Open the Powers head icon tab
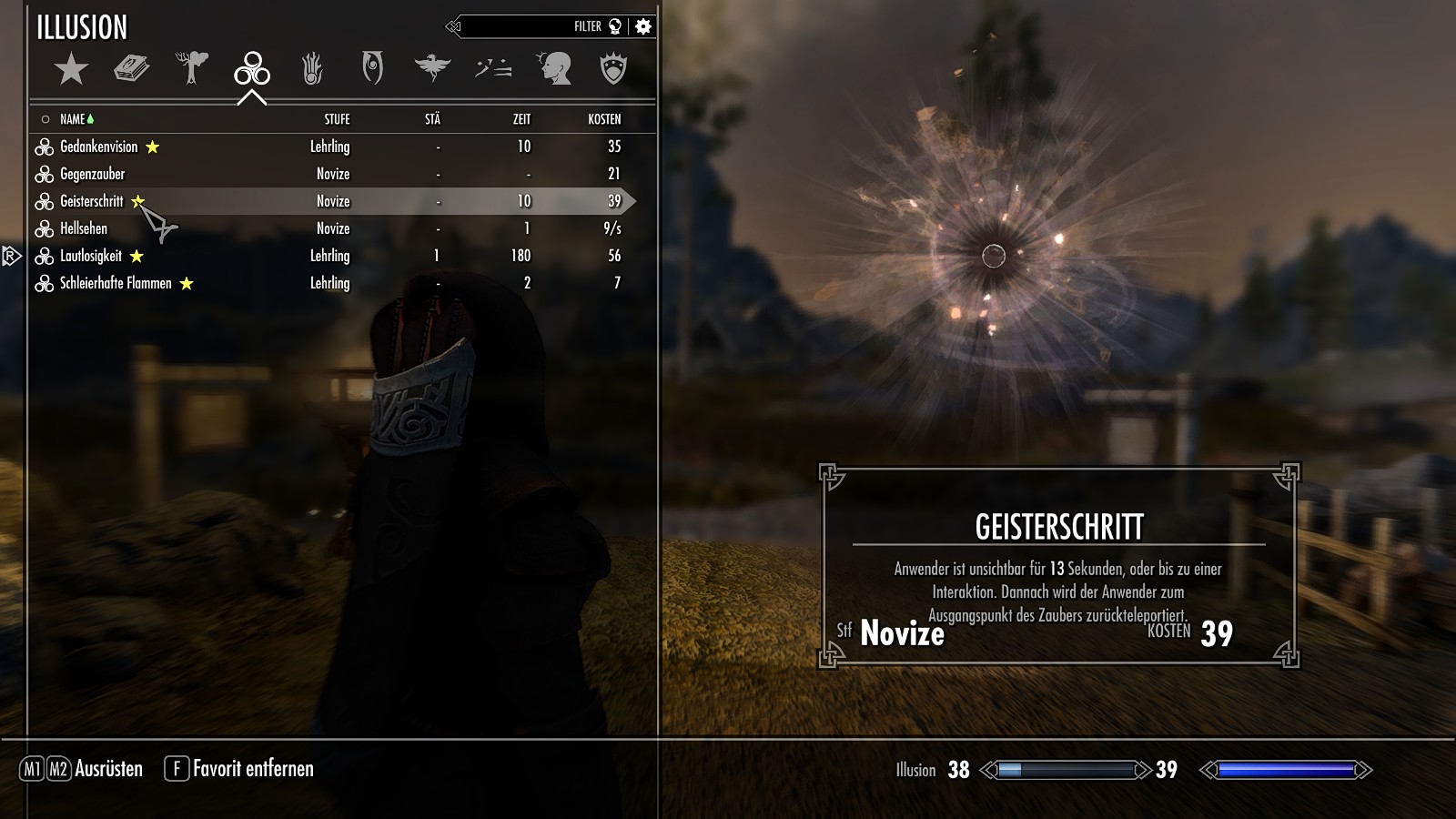This screenshot has height=819, width=1456. point(553,68)
